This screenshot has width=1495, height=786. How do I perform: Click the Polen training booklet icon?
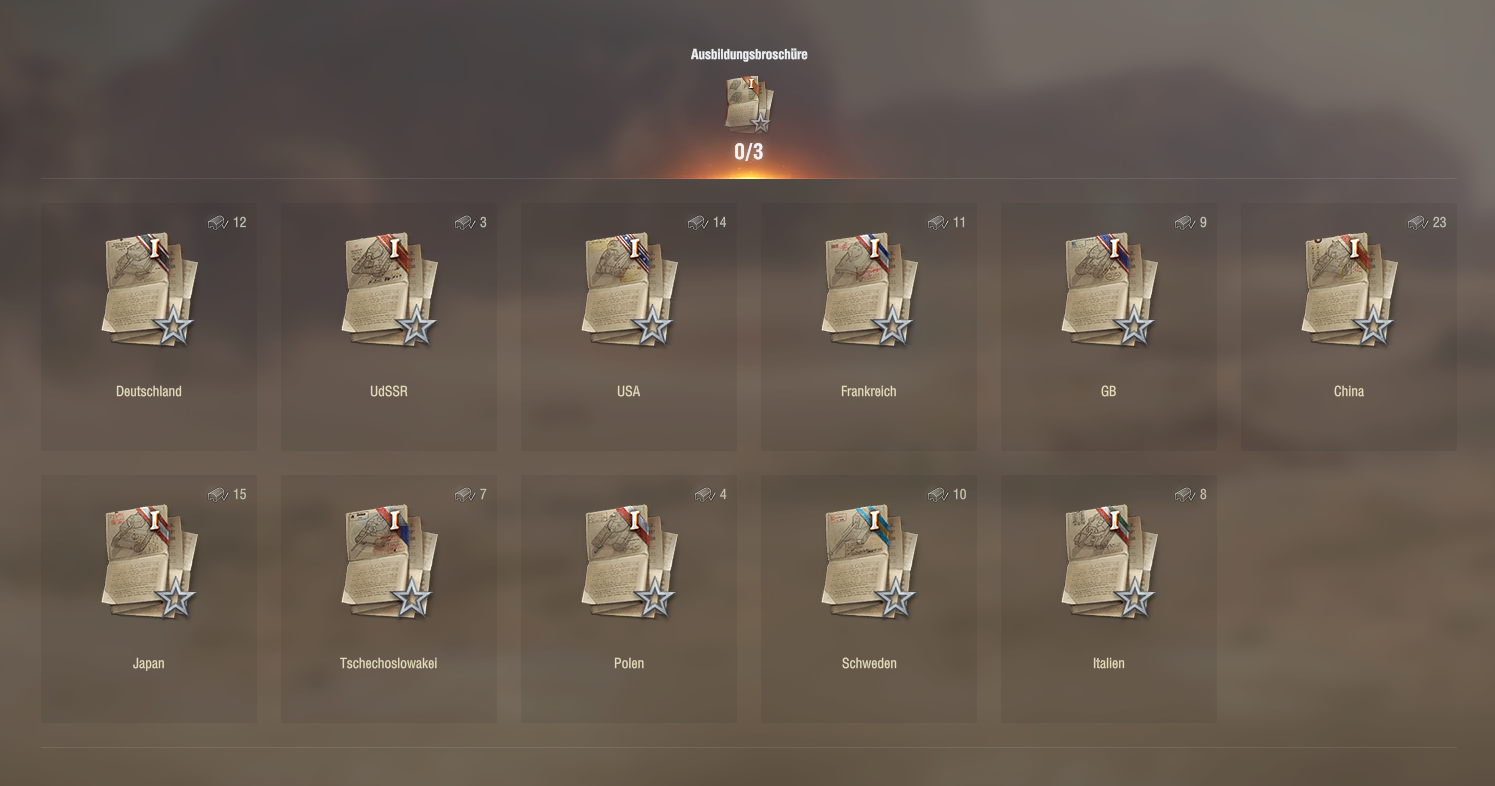click(629, 560)
